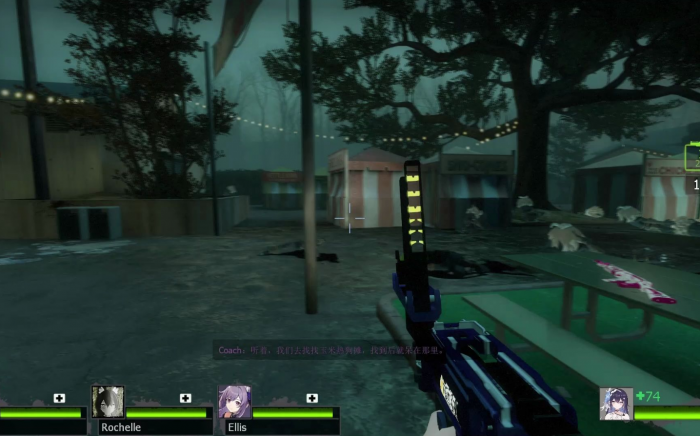Screen dimensions: 700x436
Task: Select Ellis's teammate portrait
Action: 234,402
